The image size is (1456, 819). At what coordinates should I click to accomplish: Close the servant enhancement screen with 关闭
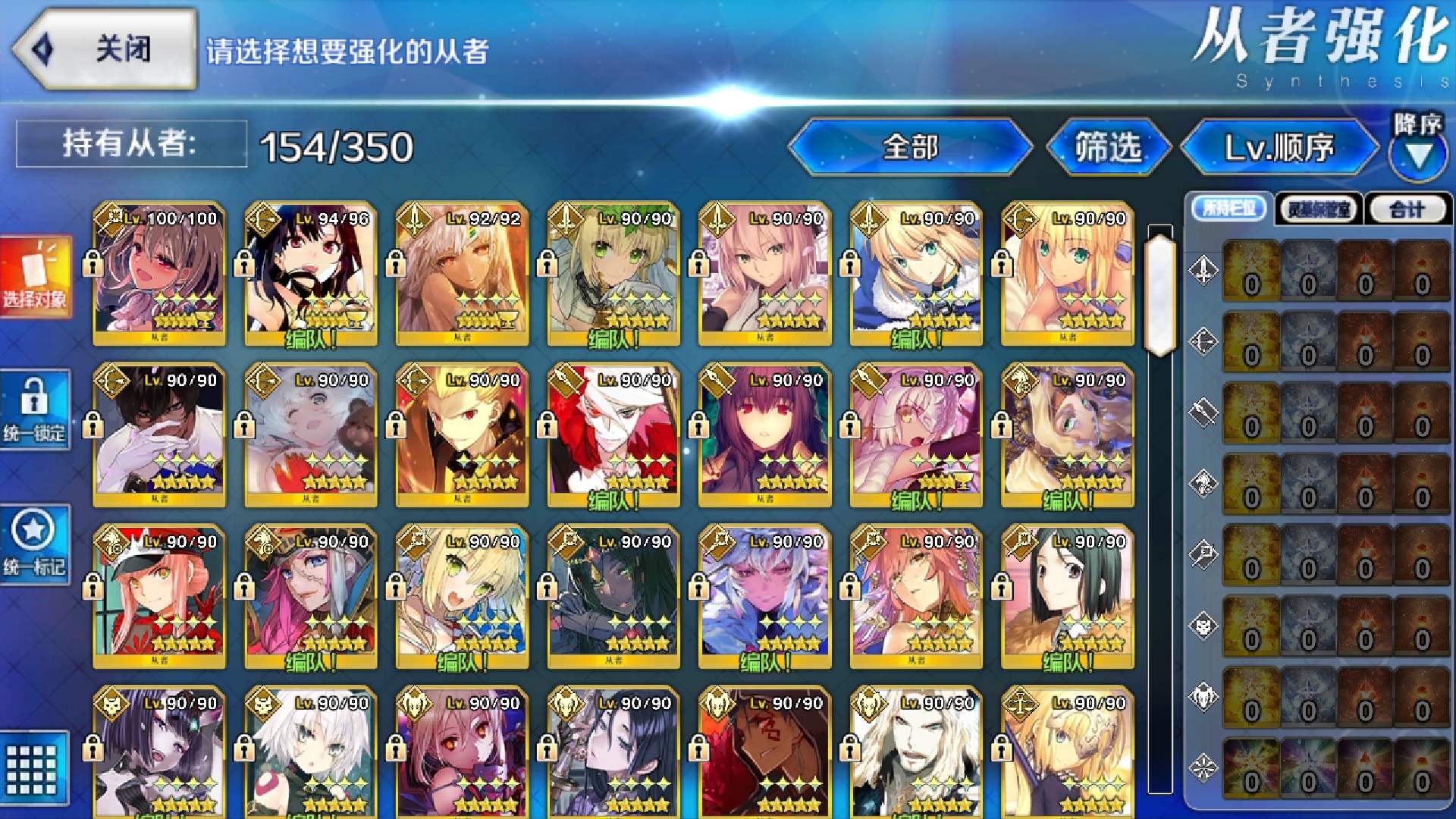[105, 50]
